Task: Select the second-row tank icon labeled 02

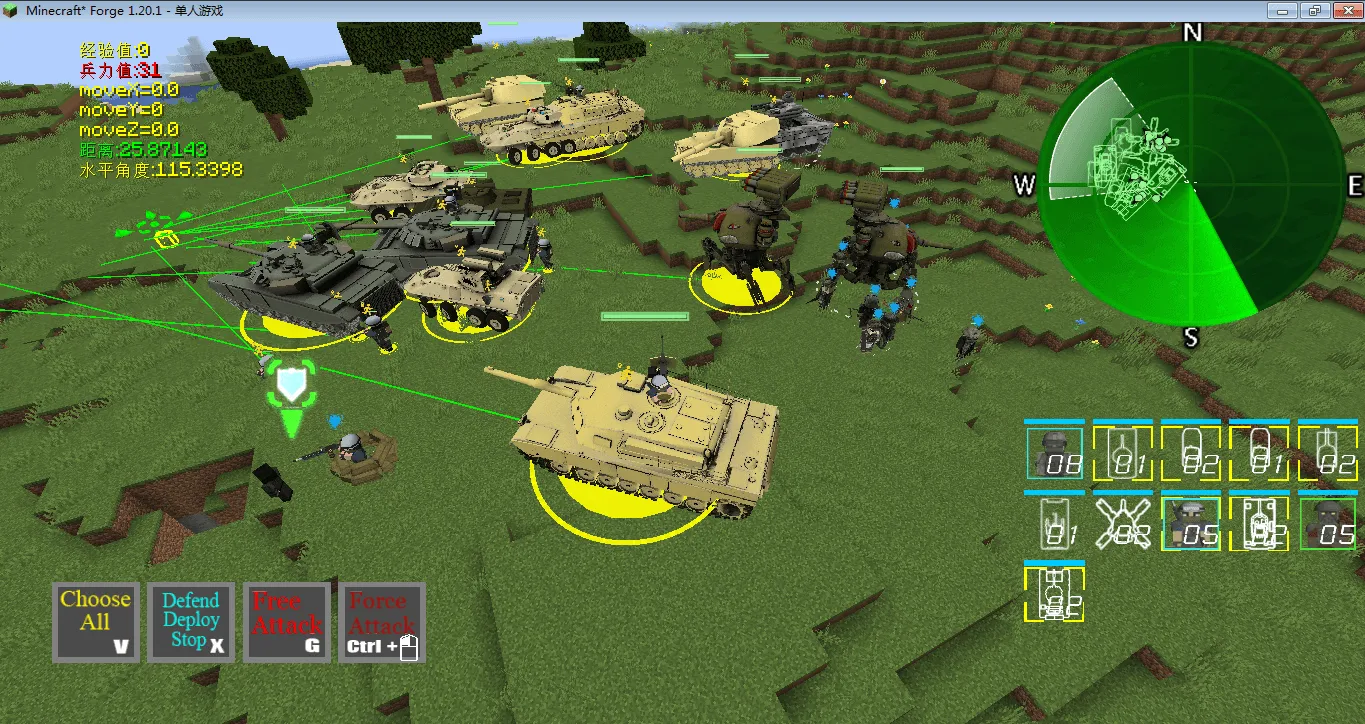Action: tap(1258, 525)
